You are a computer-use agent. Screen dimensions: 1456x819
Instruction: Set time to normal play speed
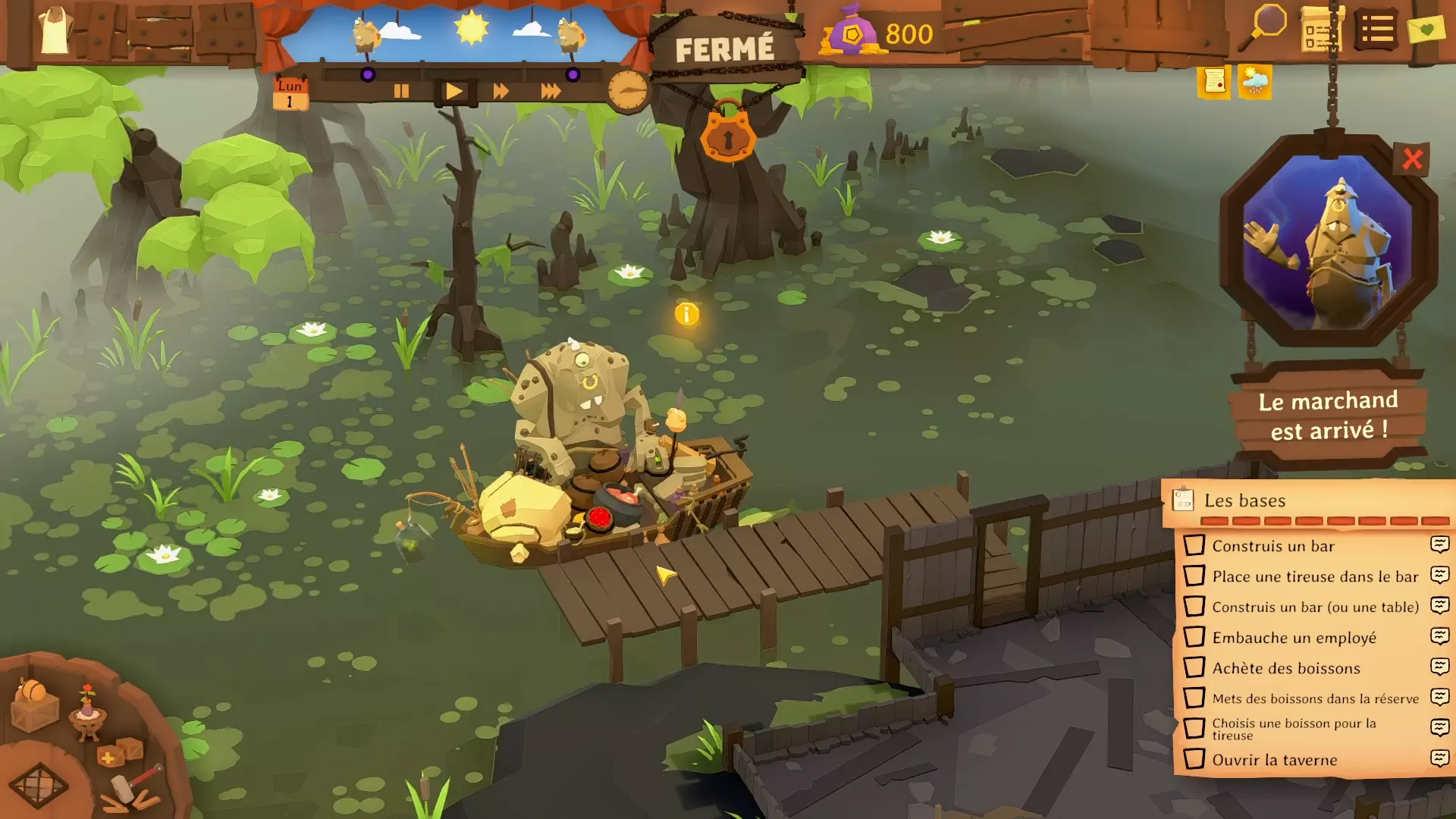(453, 92)
